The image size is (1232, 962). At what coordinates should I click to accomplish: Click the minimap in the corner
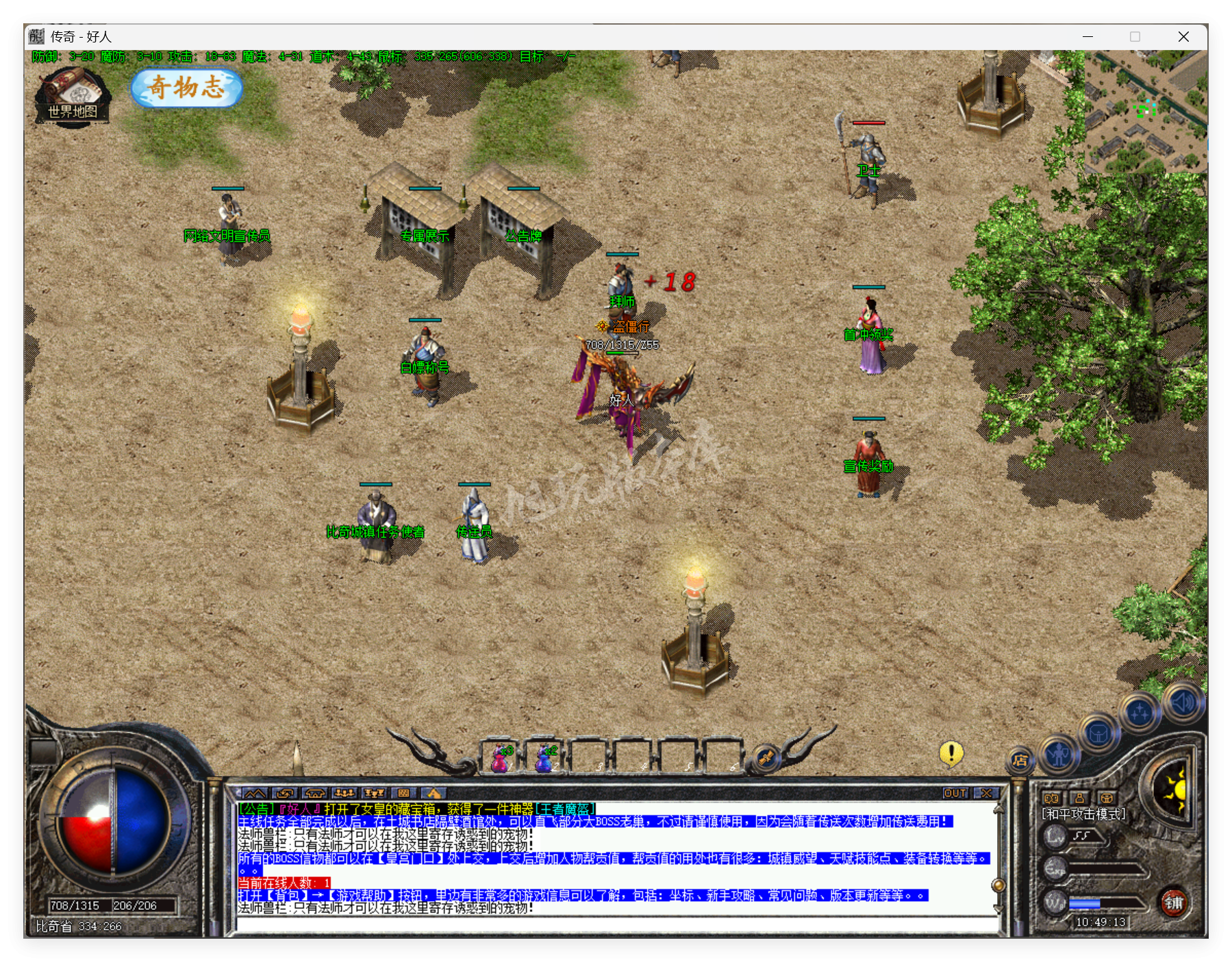point(1145,110)
